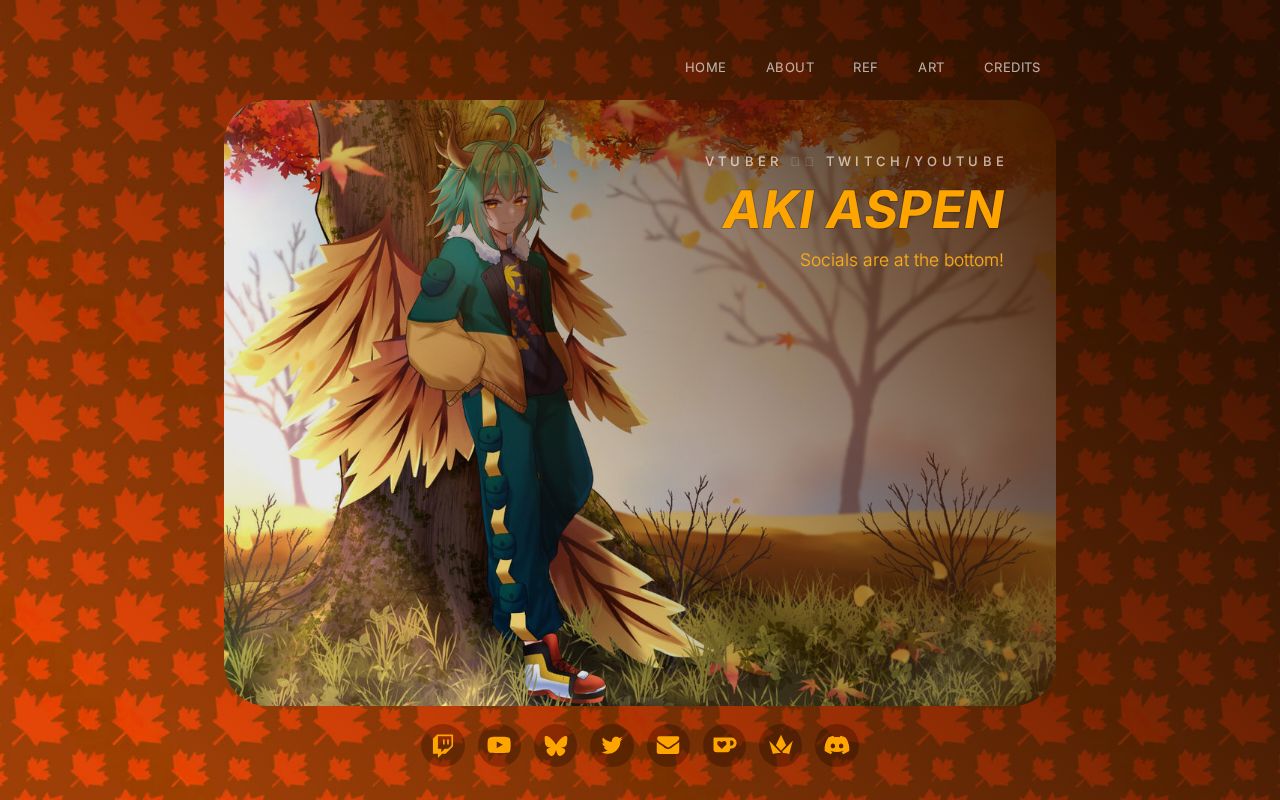Click the Bluesky butterfly icon
This screenshot has width=1280, height=800.
pos(555,744)
